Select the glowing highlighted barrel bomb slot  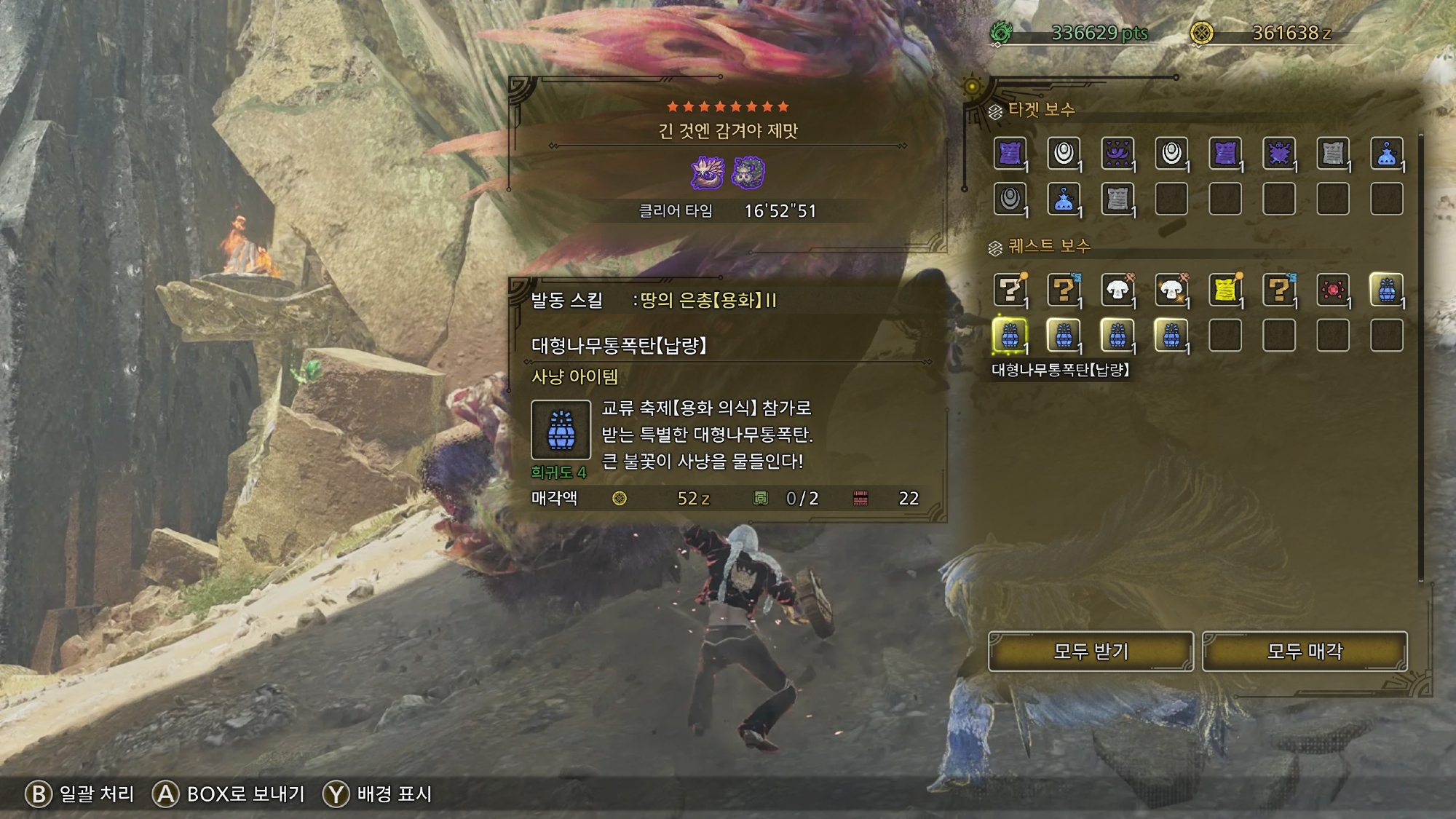1010,336
